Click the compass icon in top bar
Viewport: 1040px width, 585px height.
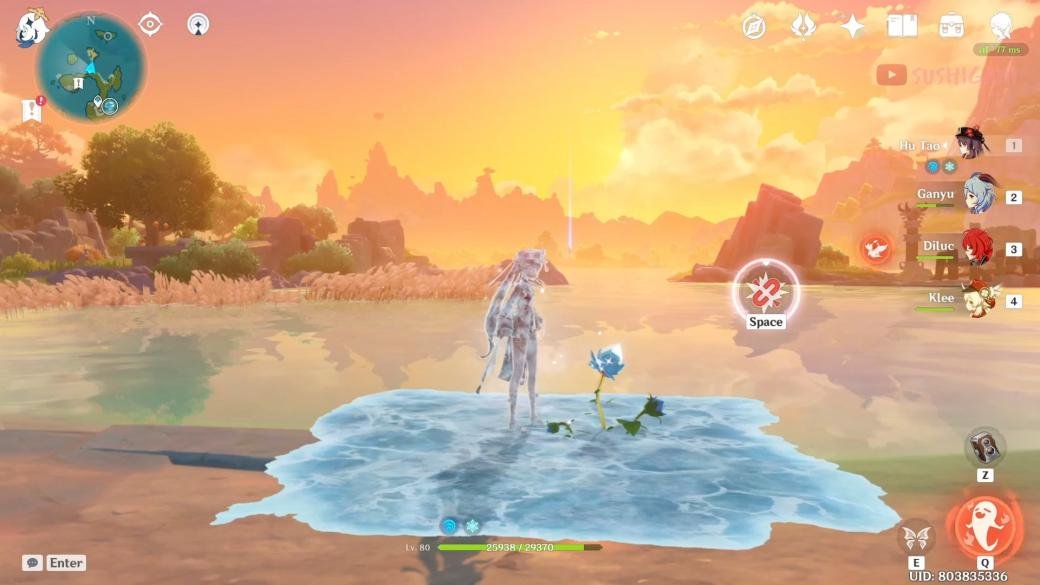[x=754, y=27]
